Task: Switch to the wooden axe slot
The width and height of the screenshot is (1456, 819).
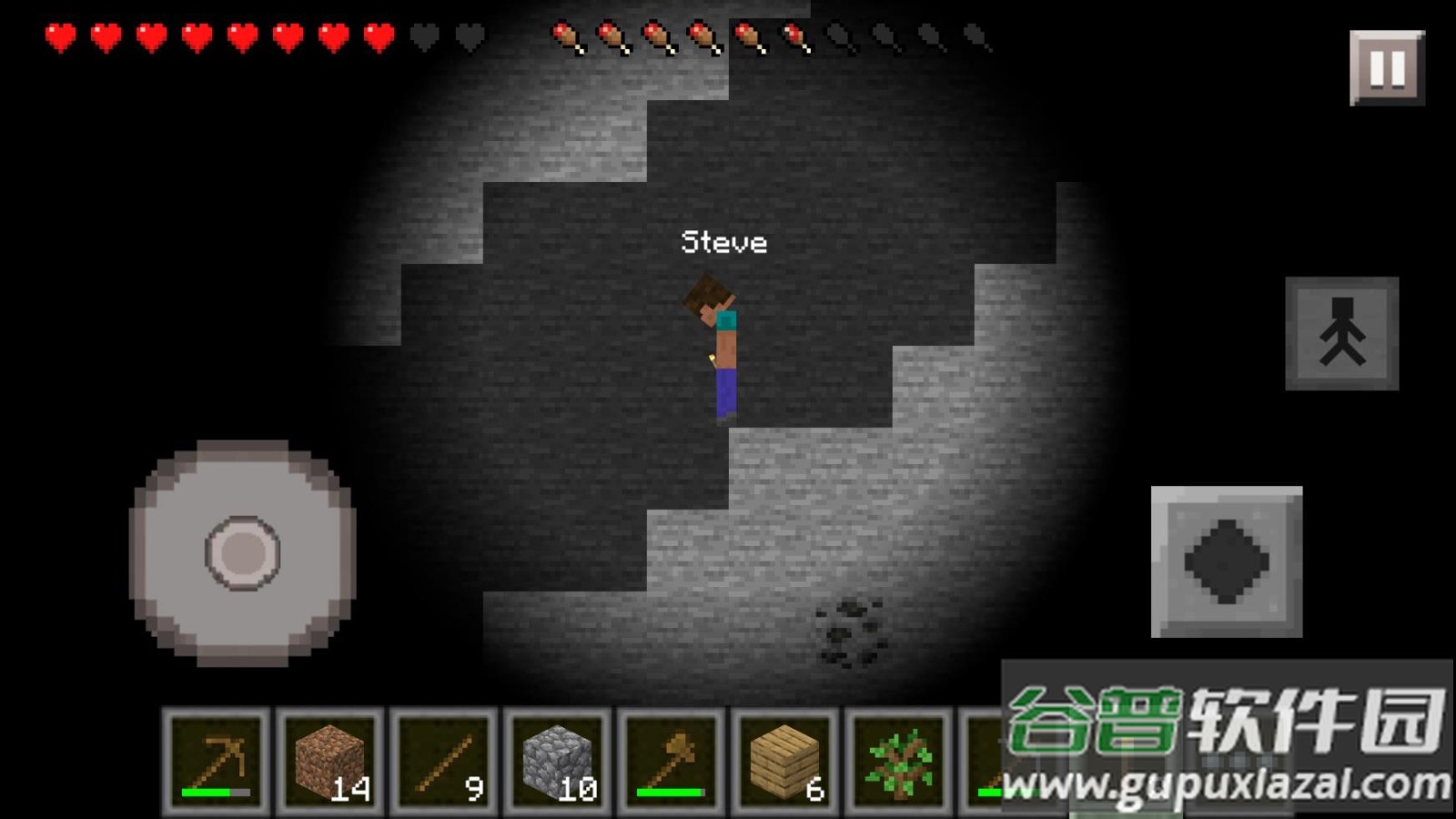Action: (x=672, y=761)
